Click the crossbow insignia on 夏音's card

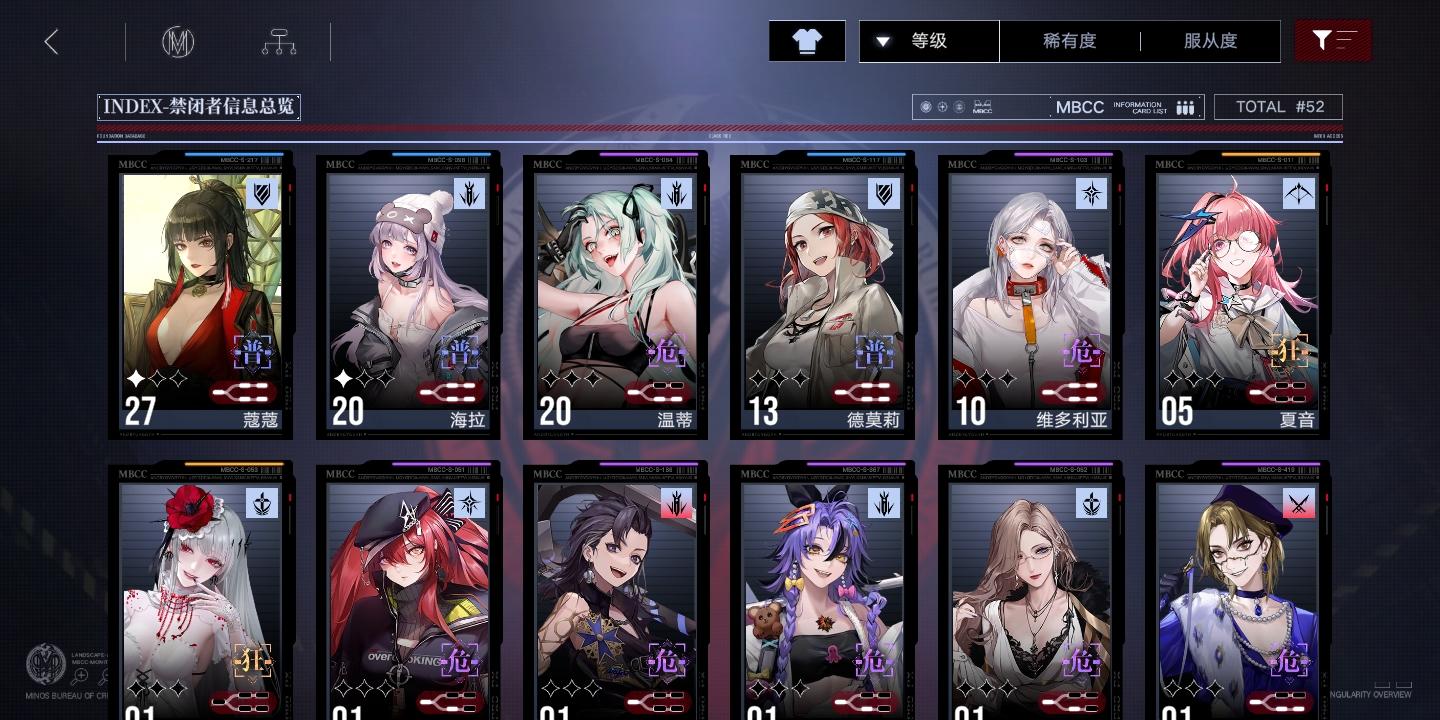point(1299,194)
